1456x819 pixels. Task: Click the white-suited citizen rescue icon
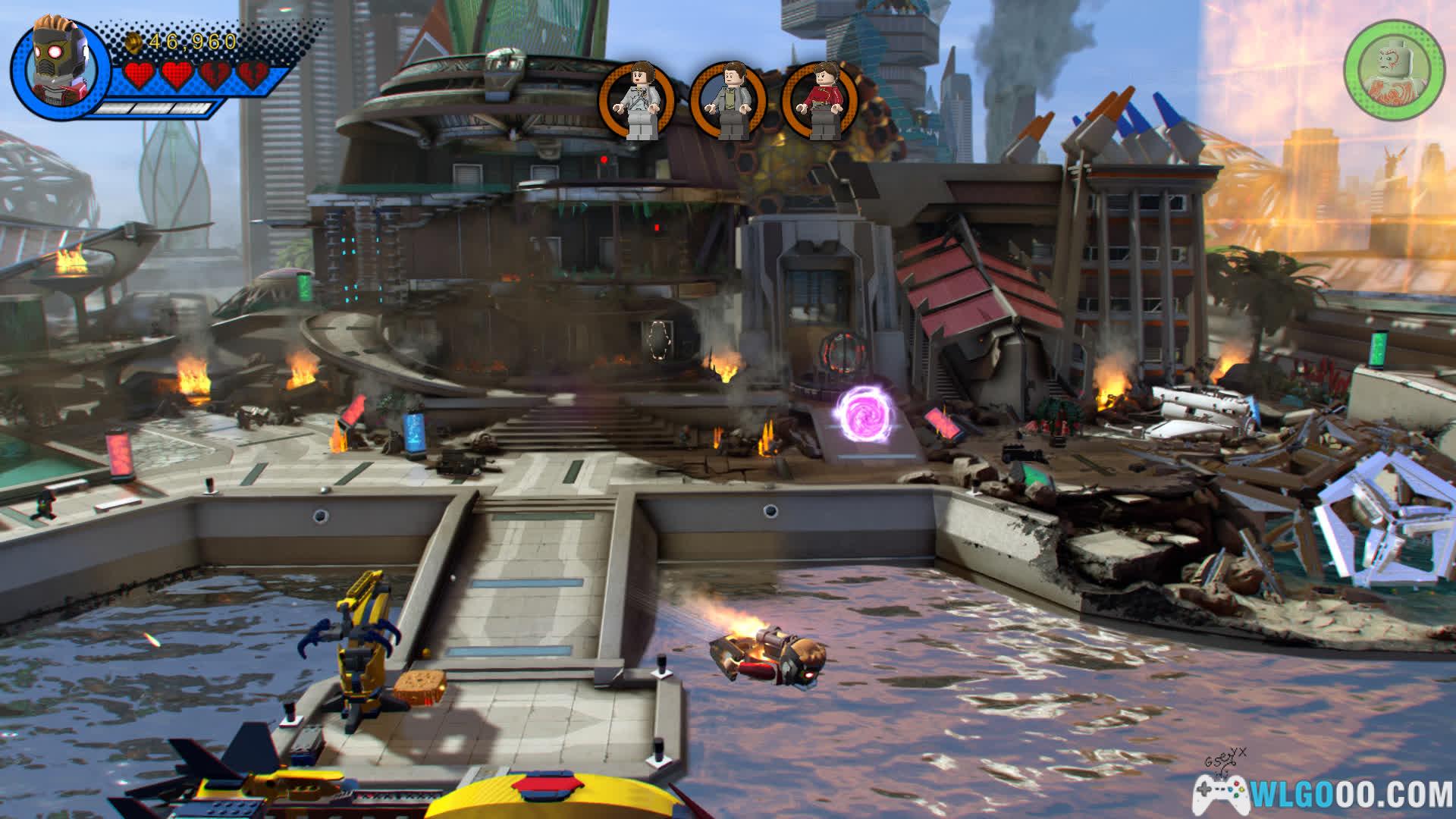tap(635, 102)
